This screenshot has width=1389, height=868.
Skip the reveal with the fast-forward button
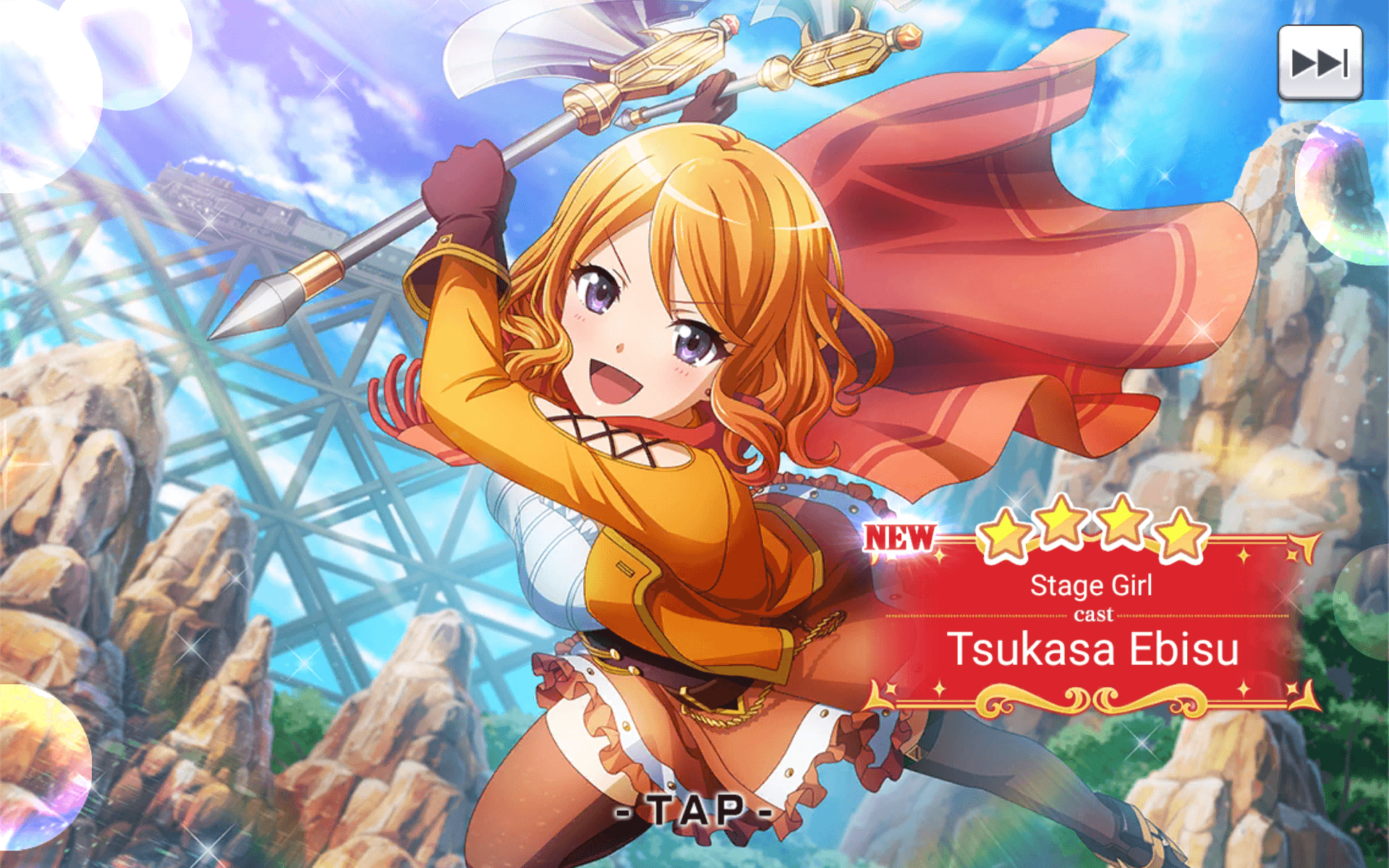pyautogui.click(x=1320, y=63)
